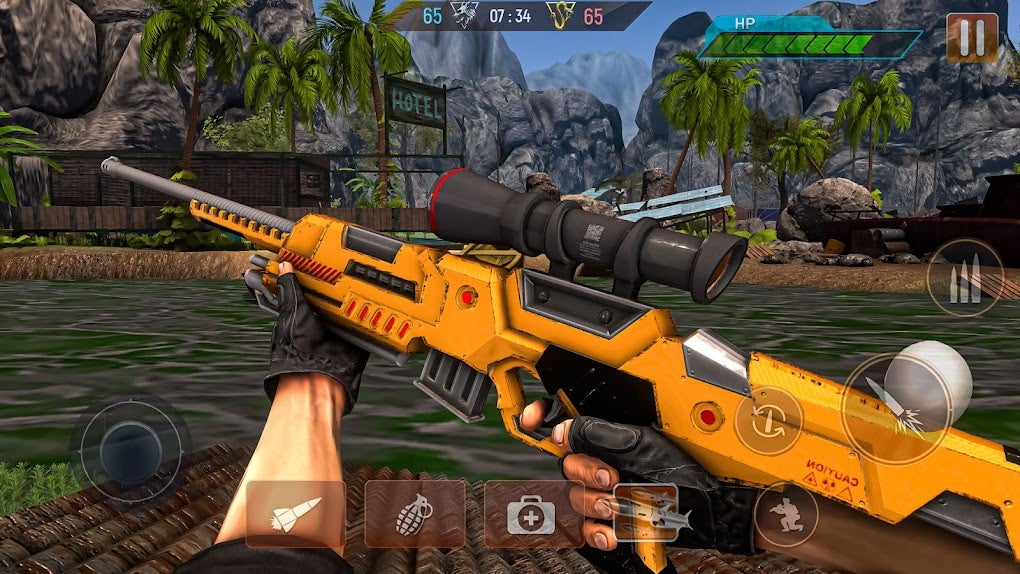Tap the movement joystick pad
The image size is (1020, 574).
(x=130, y=445)
